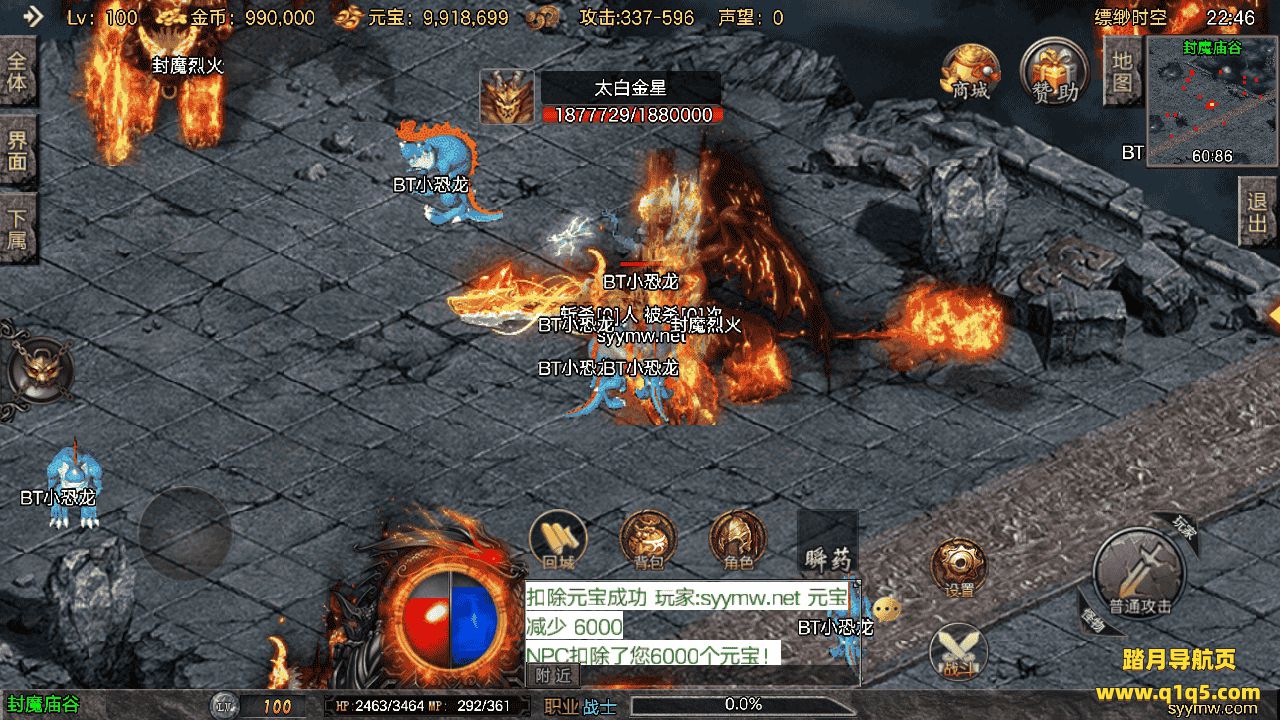Screen dimensions: 1280x720
Task: Open the chat speech-bubble emoji icon
Action: [x=886, y=608]
